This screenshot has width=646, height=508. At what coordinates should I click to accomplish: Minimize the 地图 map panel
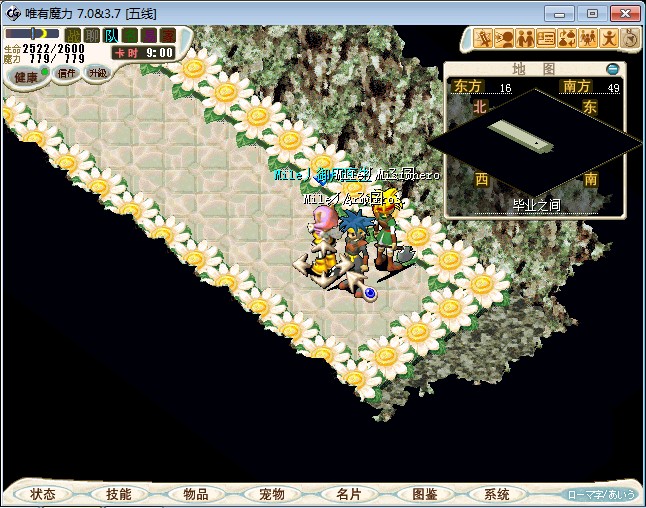(613, 69)
